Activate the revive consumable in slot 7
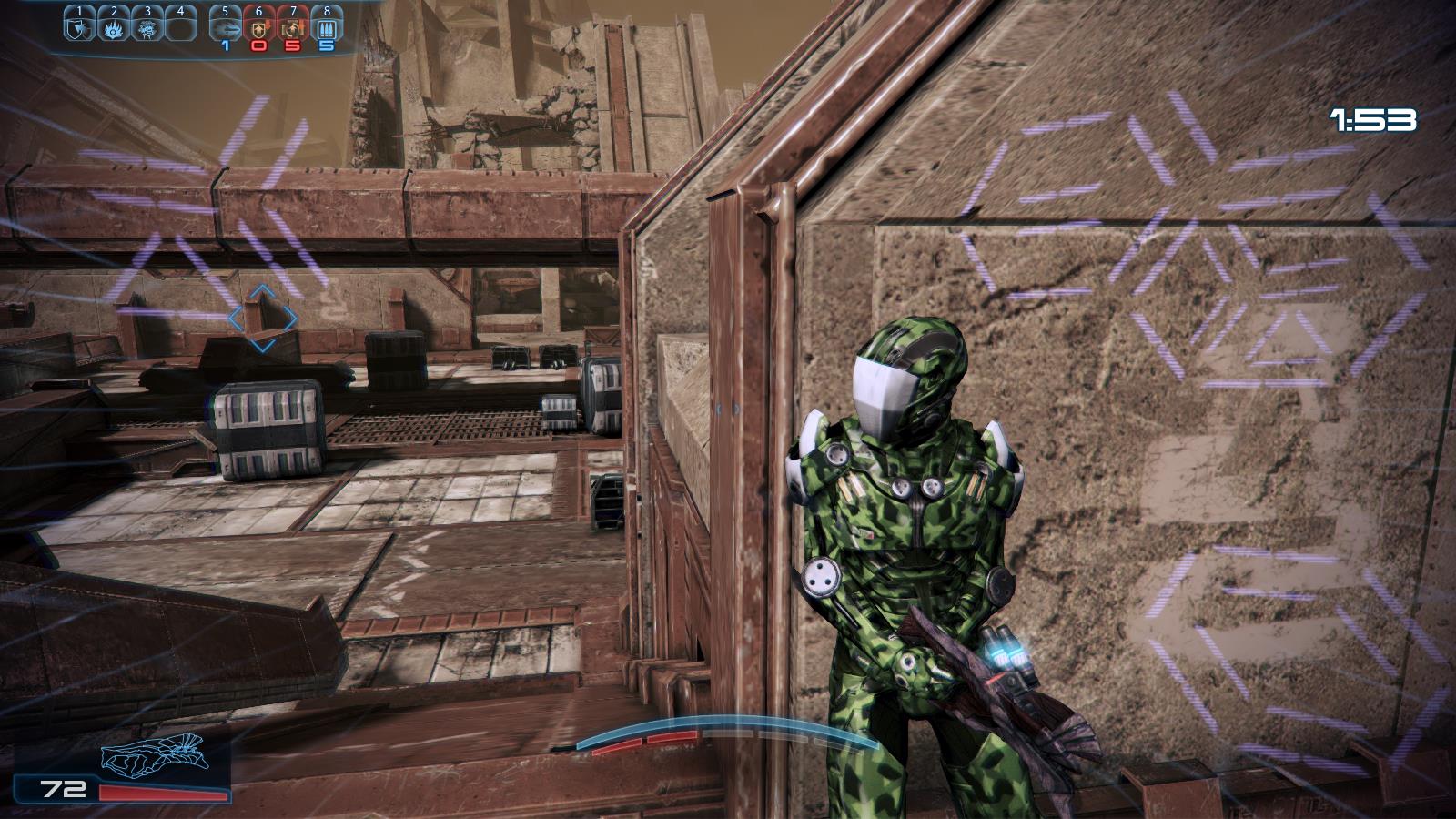1456x819 pixels. (x=292, y=29)
